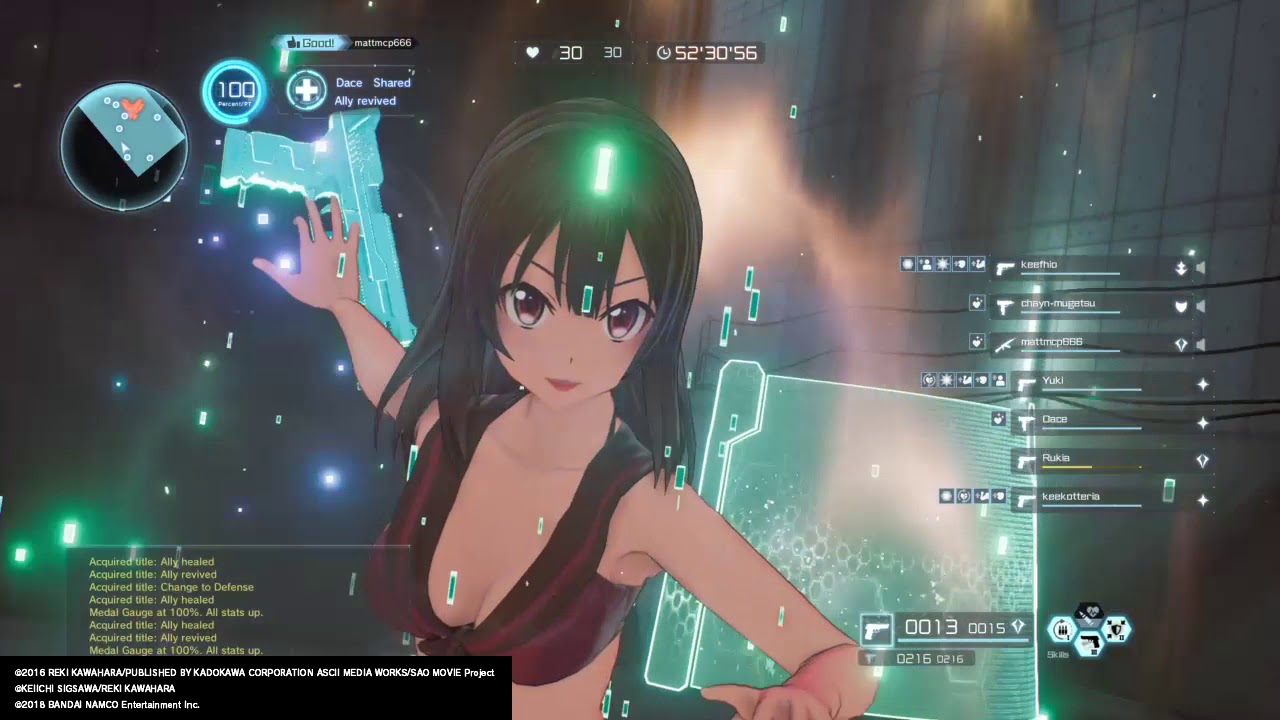This screenshot has width=1280, height=720.
Task: Choose Rukia's party member row
Action: (x=1091, y=460)
